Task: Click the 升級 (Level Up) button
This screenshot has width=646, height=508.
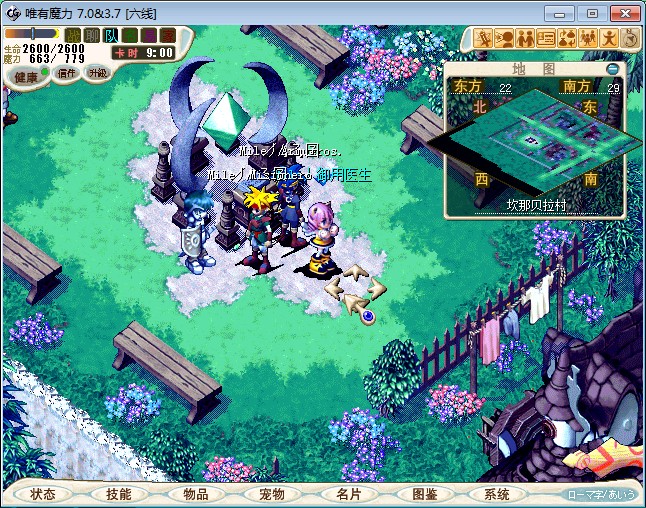Action: point(98,73)
